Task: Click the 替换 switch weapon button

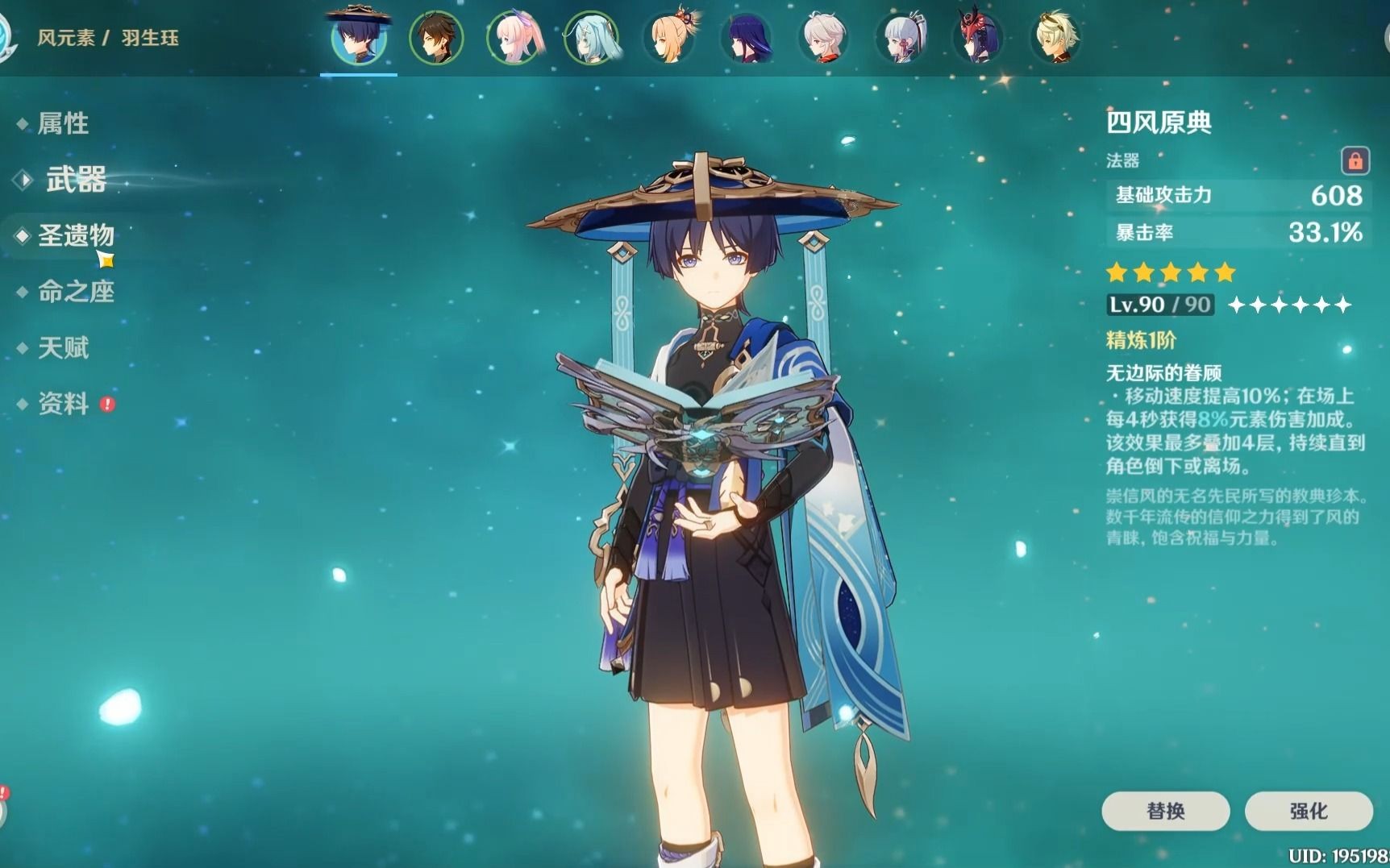Action: pyautogui.click(x=1165, y=811)
